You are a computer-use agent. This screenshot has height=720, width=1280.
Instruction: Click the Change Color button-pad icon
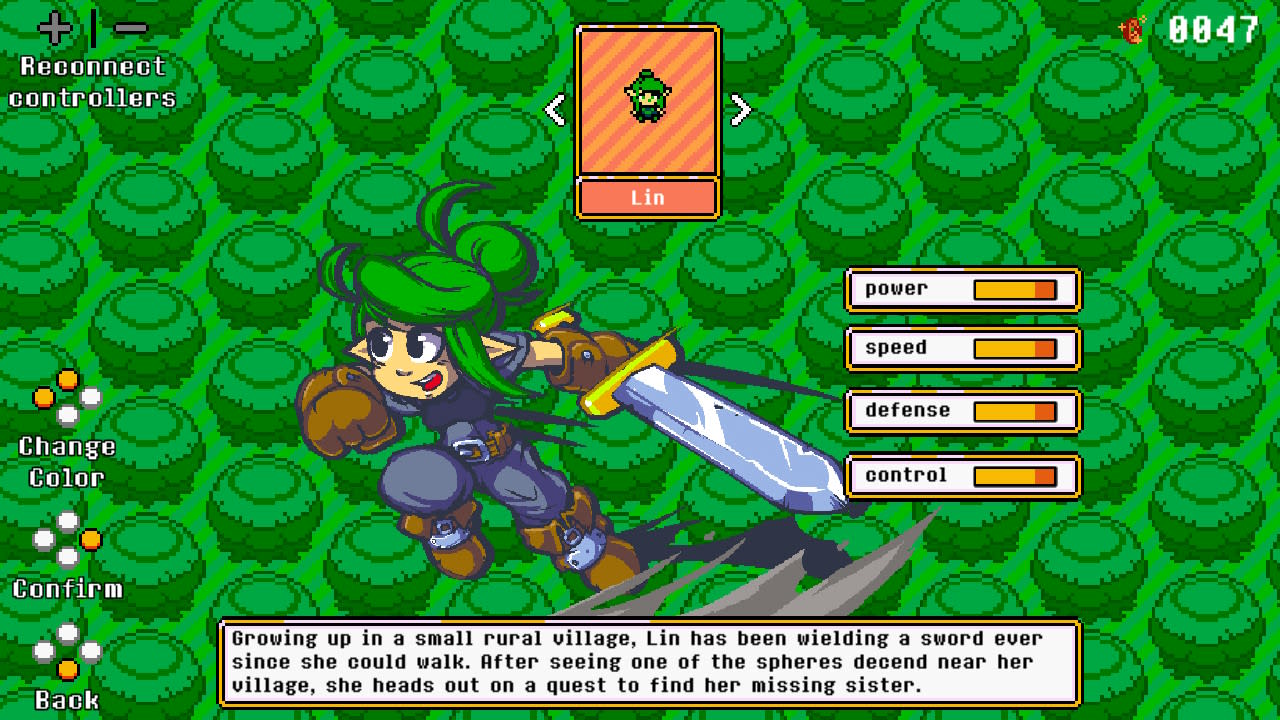click(66, 398)
